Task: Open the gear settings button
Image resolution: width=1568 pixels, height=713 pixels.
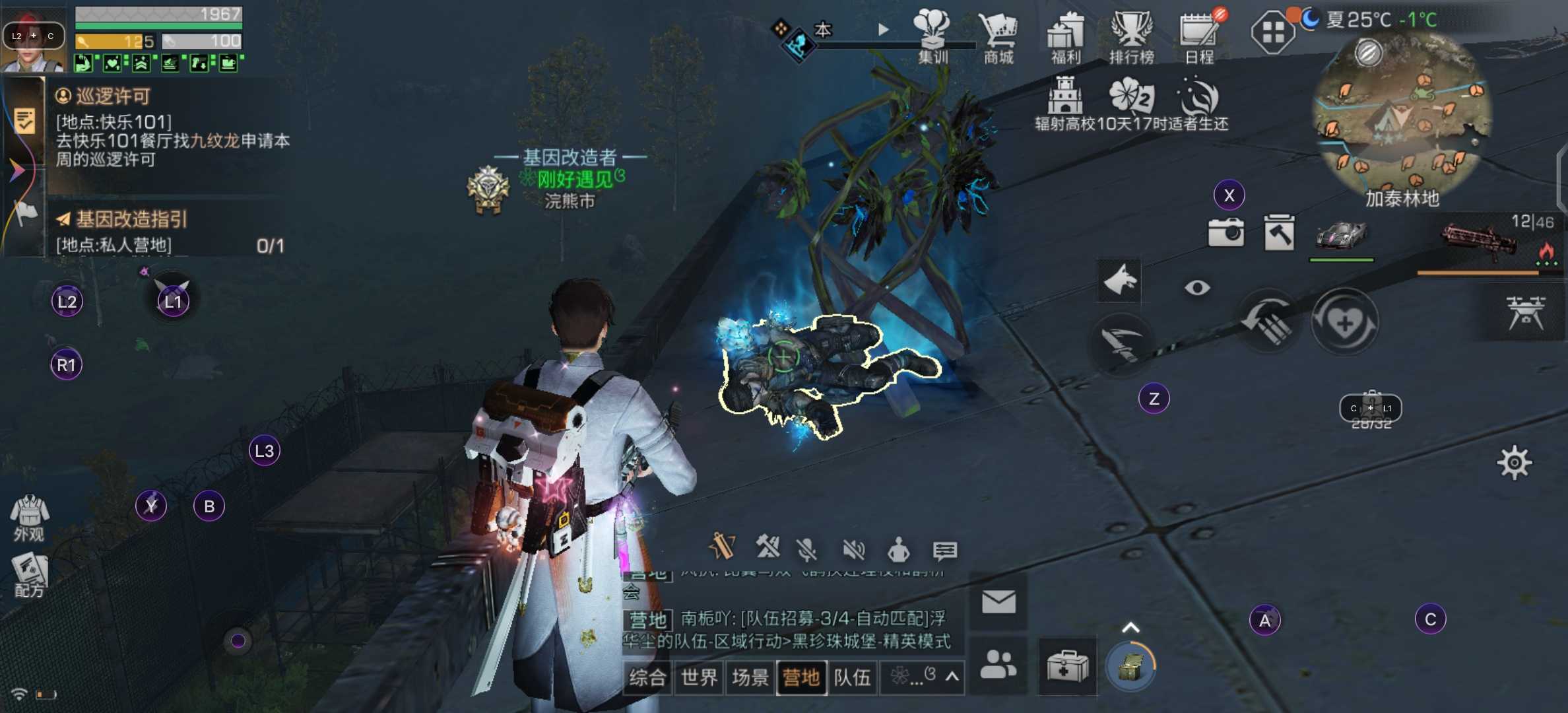Action: pos(1514,463)
